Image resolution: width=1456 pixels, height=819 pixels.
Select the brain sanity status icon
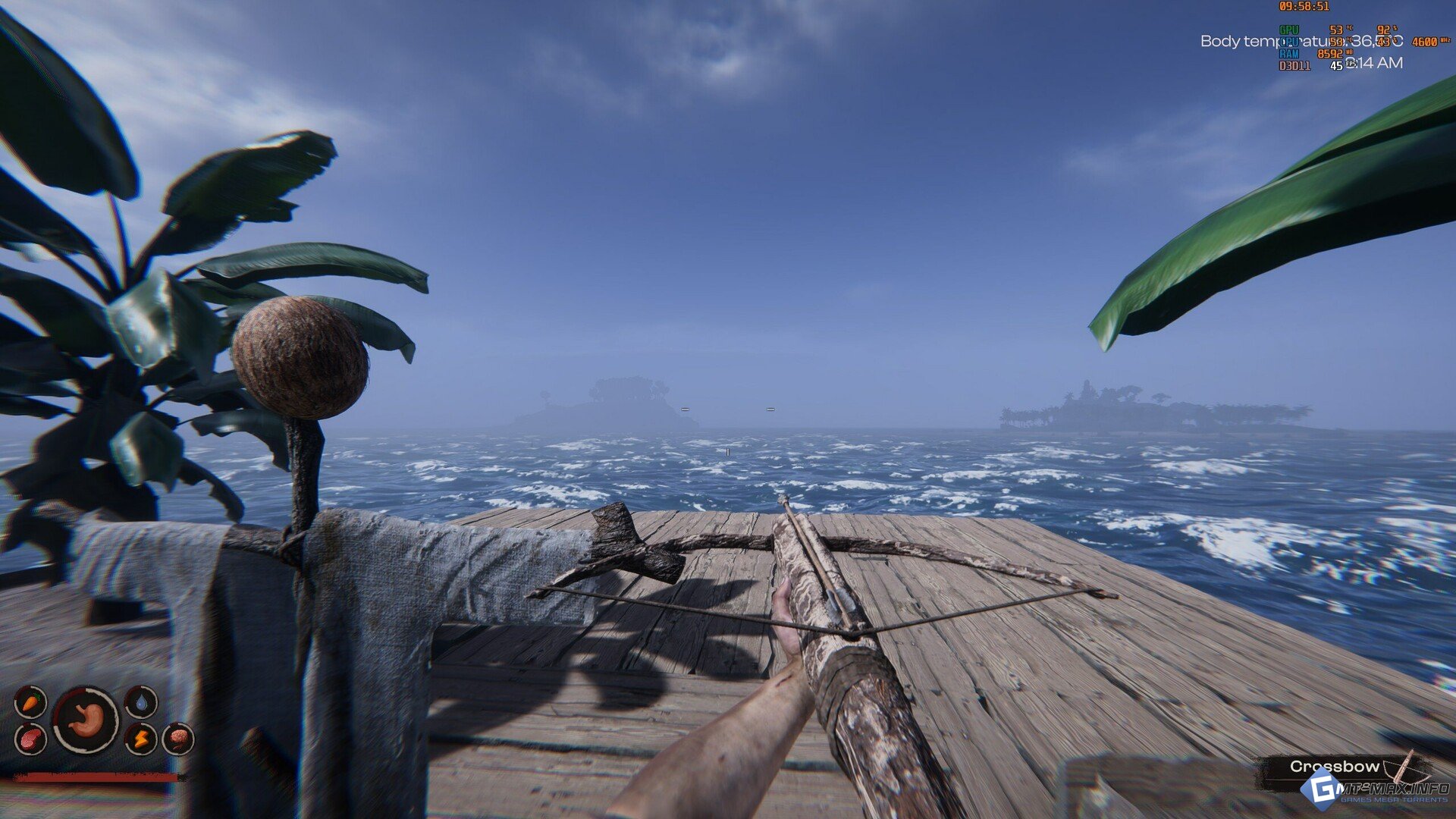(x=178, y=738)
